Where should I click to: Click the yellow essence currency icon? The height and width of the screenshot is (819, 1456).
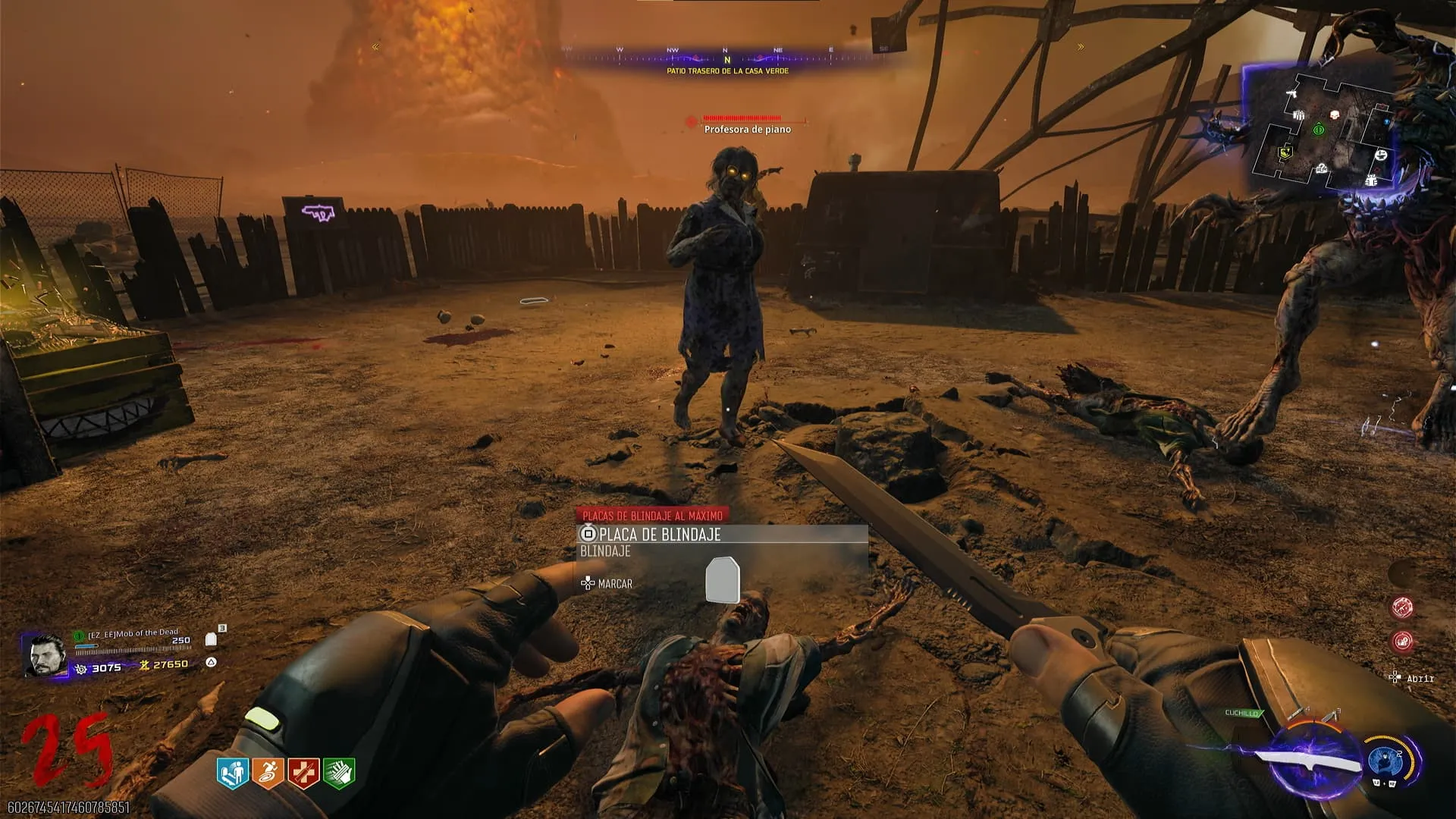[144, 665]
